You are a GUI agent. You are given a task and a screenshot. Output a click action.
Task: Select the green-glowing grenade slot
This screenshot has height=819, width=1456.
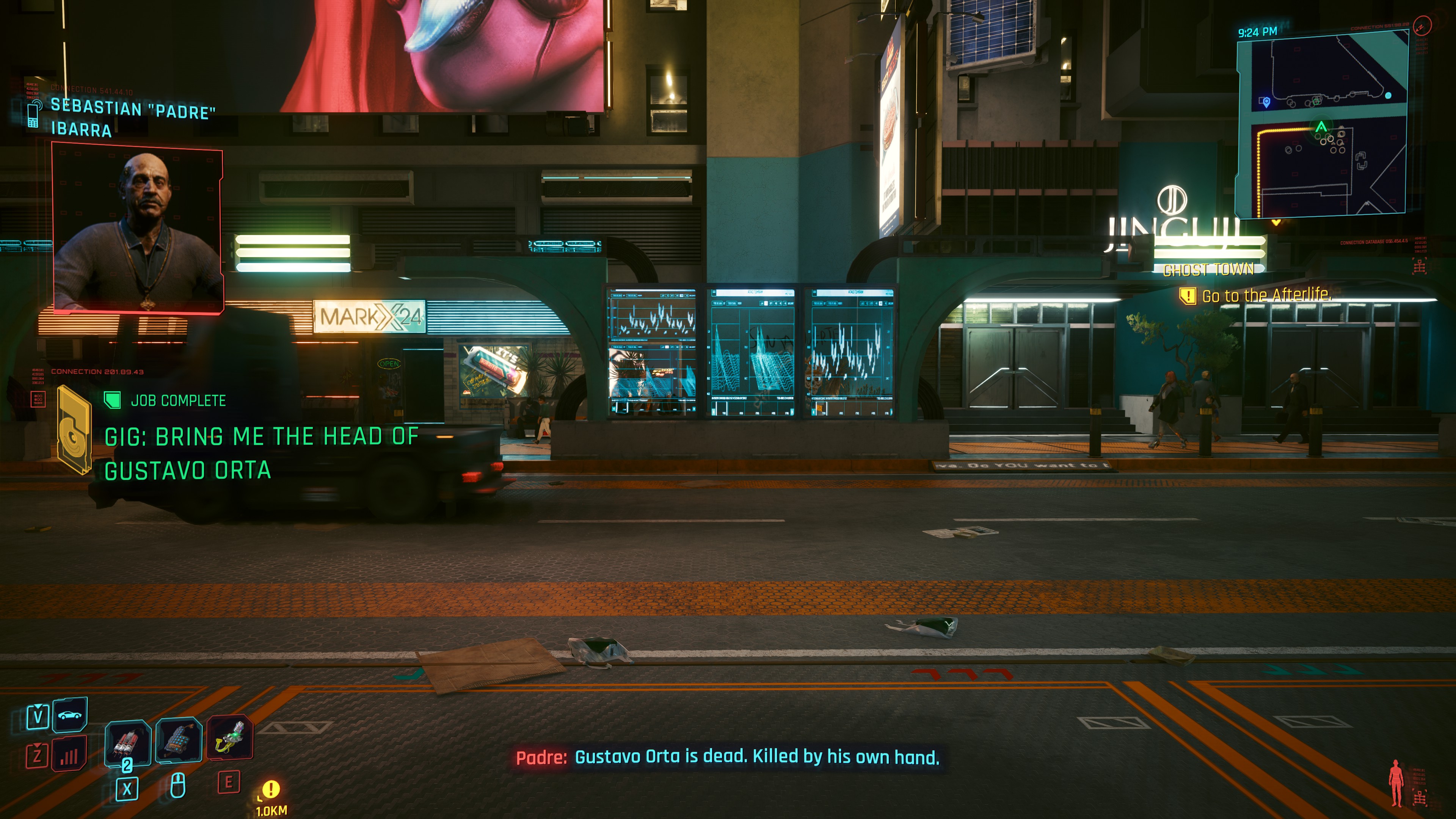[230, 737]
